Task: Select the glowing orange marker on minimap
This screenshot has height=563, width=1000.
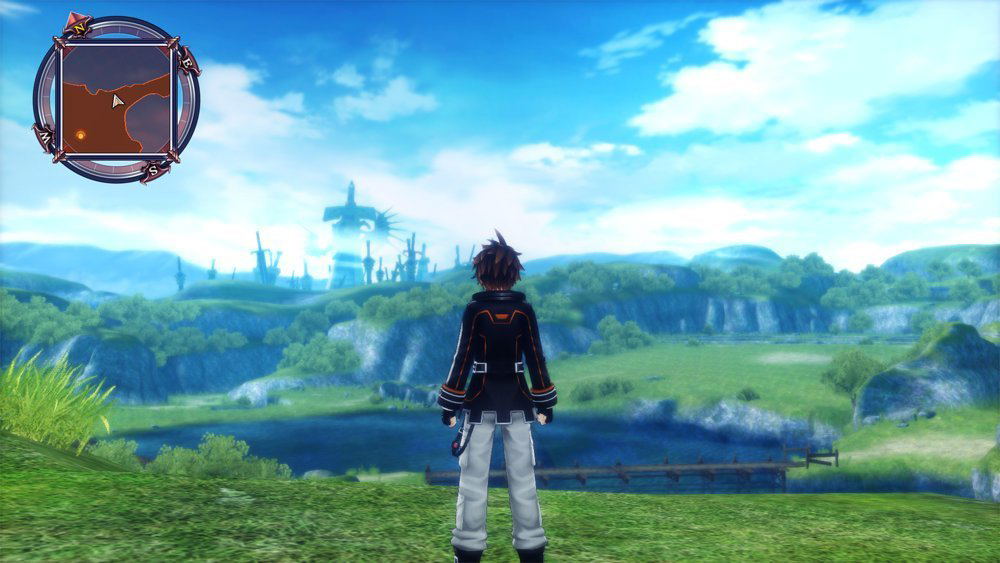Action: click(x=80, y=134)
